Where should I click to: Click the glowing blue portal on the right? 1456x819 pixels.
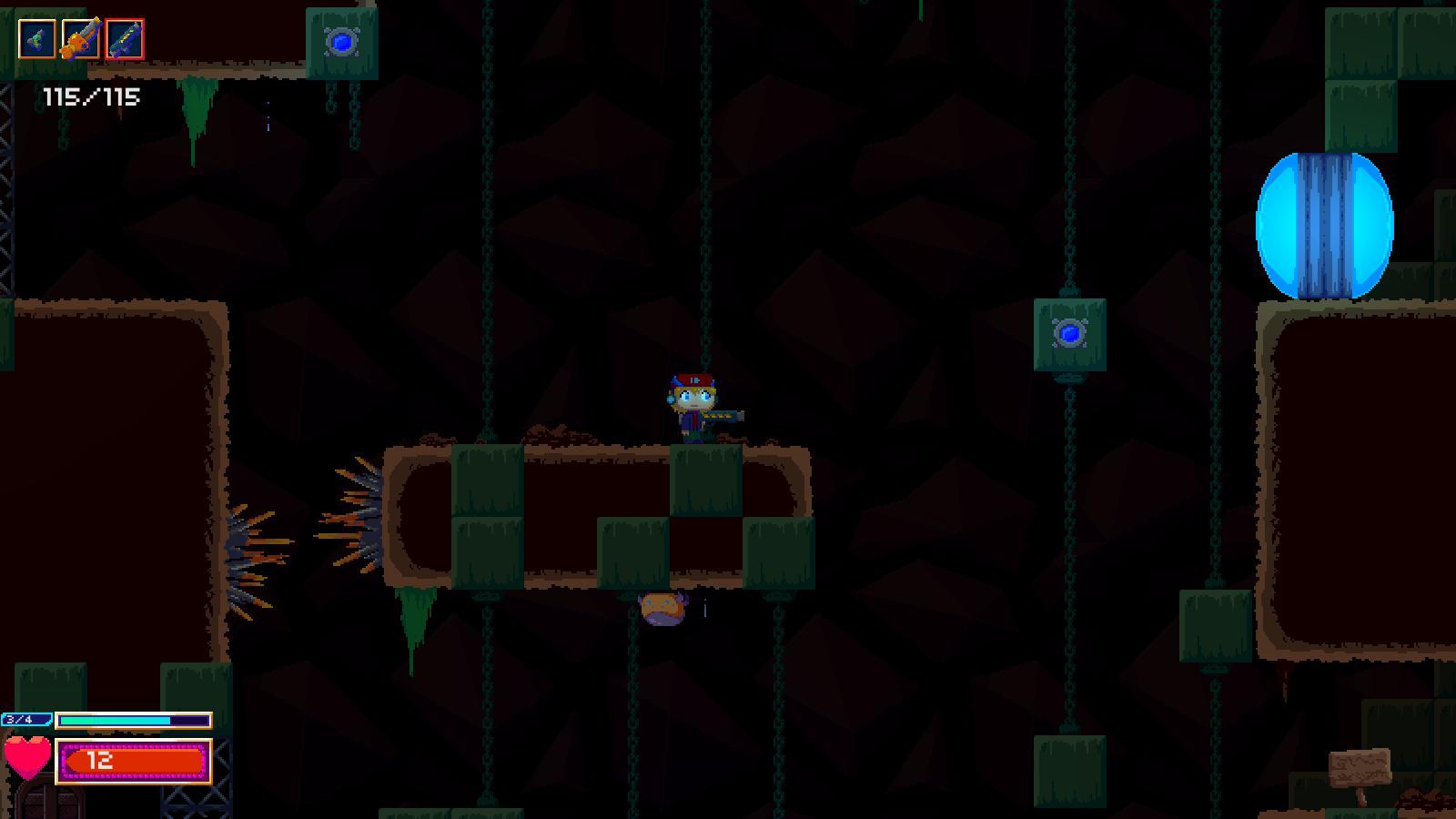tap(1324, 227)
